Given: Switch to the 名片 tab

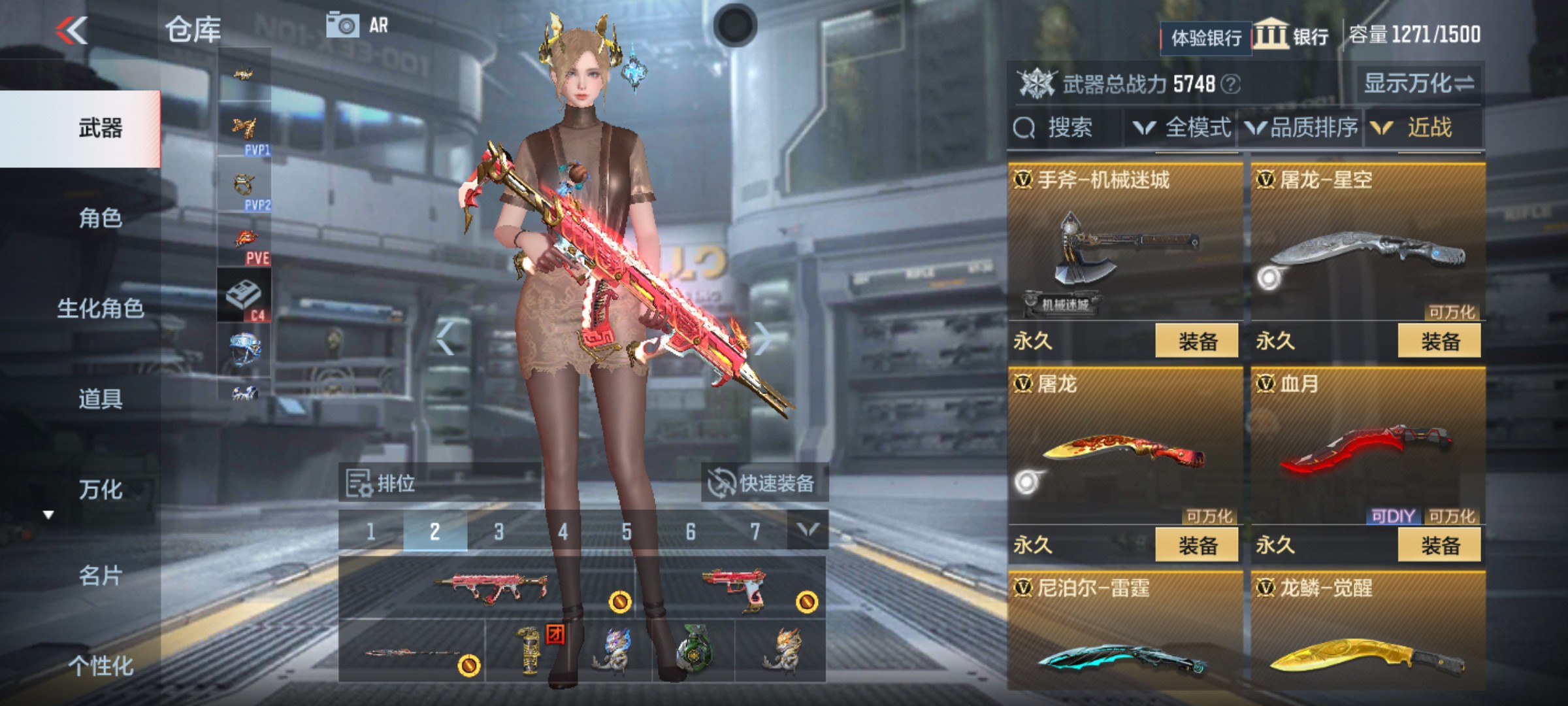Looking at the screenshot, I should point(100,576).
